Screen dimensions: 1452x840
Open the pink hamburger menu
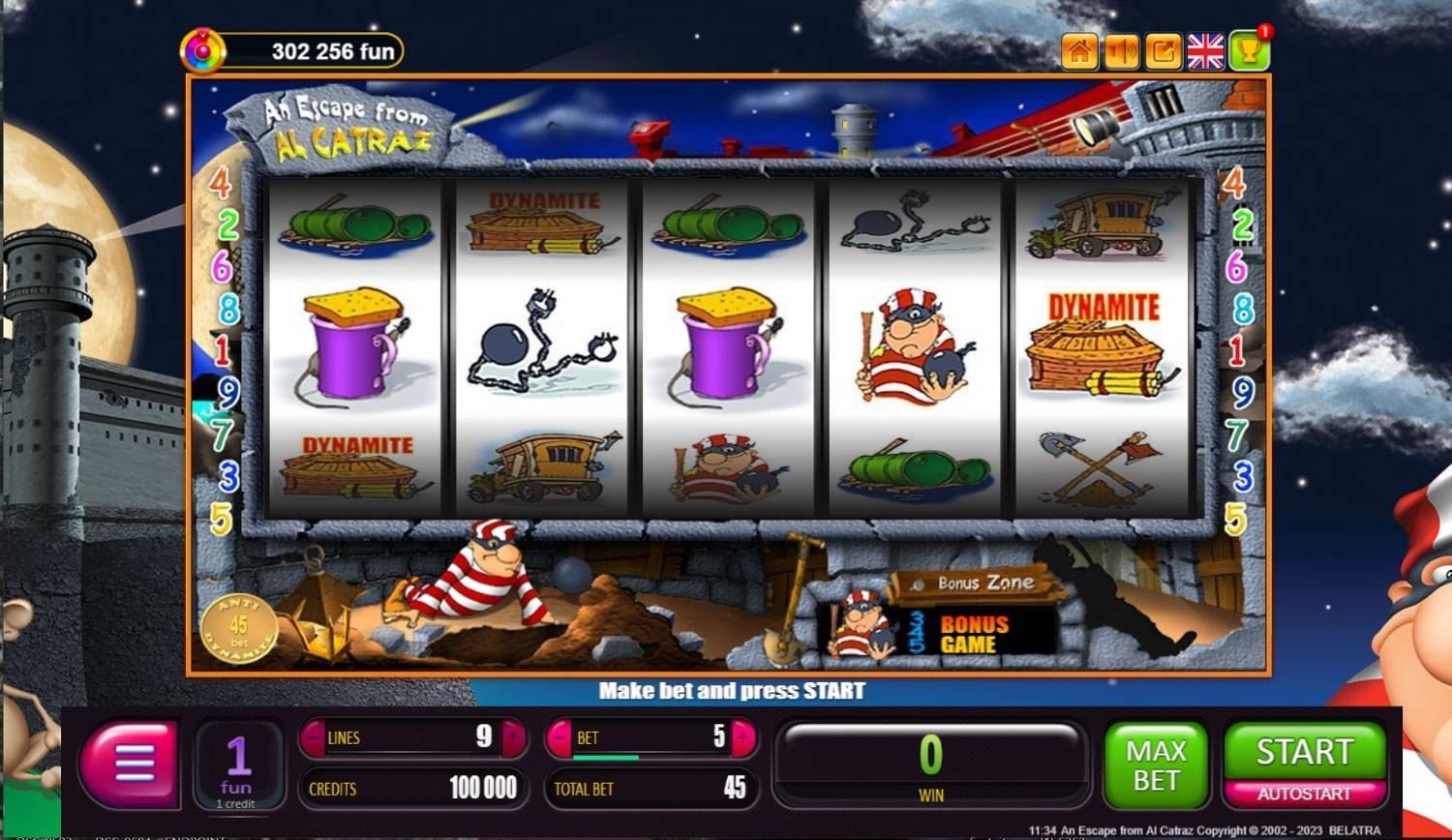coord(133,764)
